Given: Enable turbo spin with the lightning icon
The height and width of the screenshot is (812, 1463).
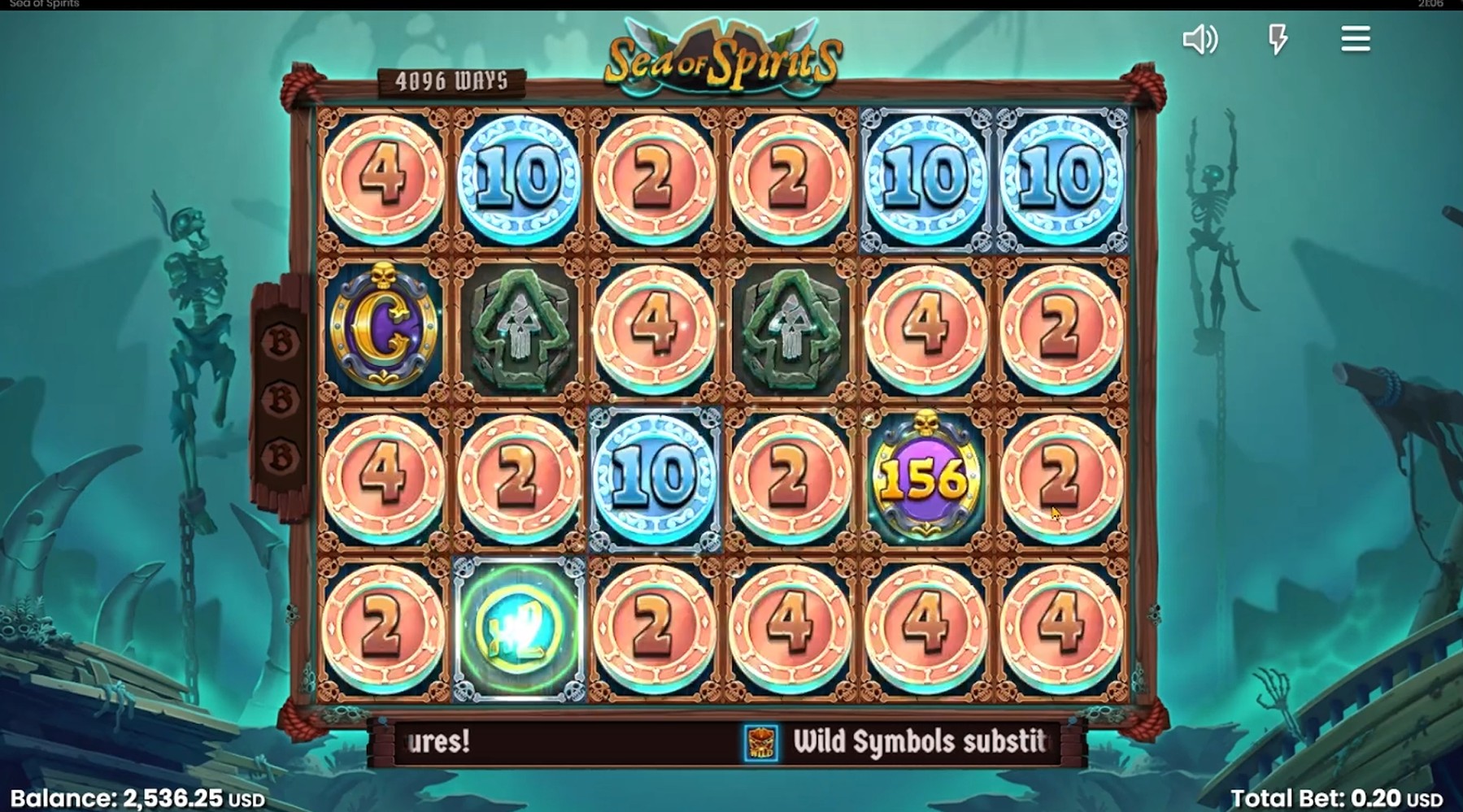Looking at the screenshot, I should (x=1276, y=39).
